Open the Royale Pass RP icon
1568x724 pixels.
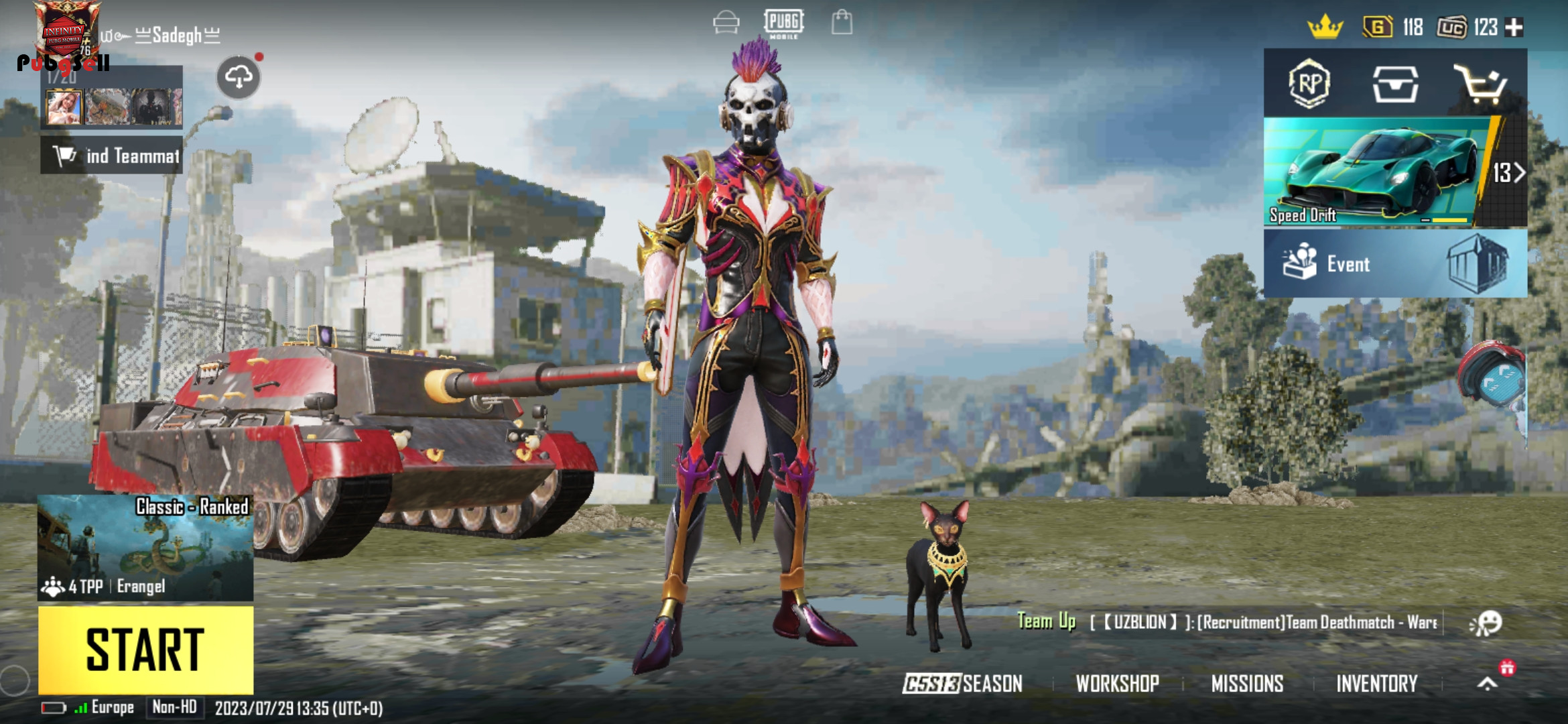point(1309,84)
